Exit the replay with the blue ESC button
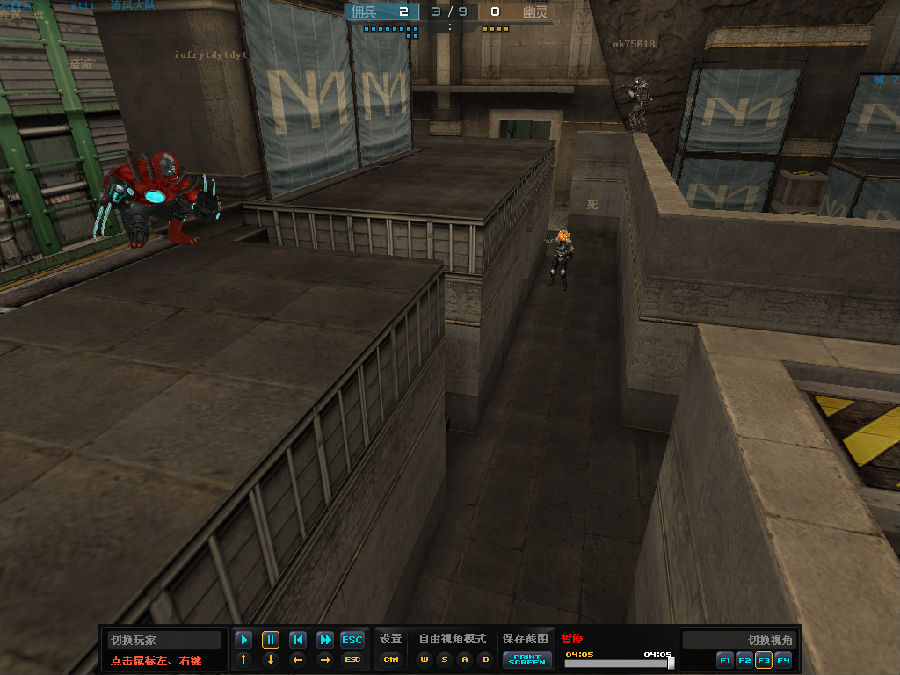 pyautogui.click(x=352, y=639)
